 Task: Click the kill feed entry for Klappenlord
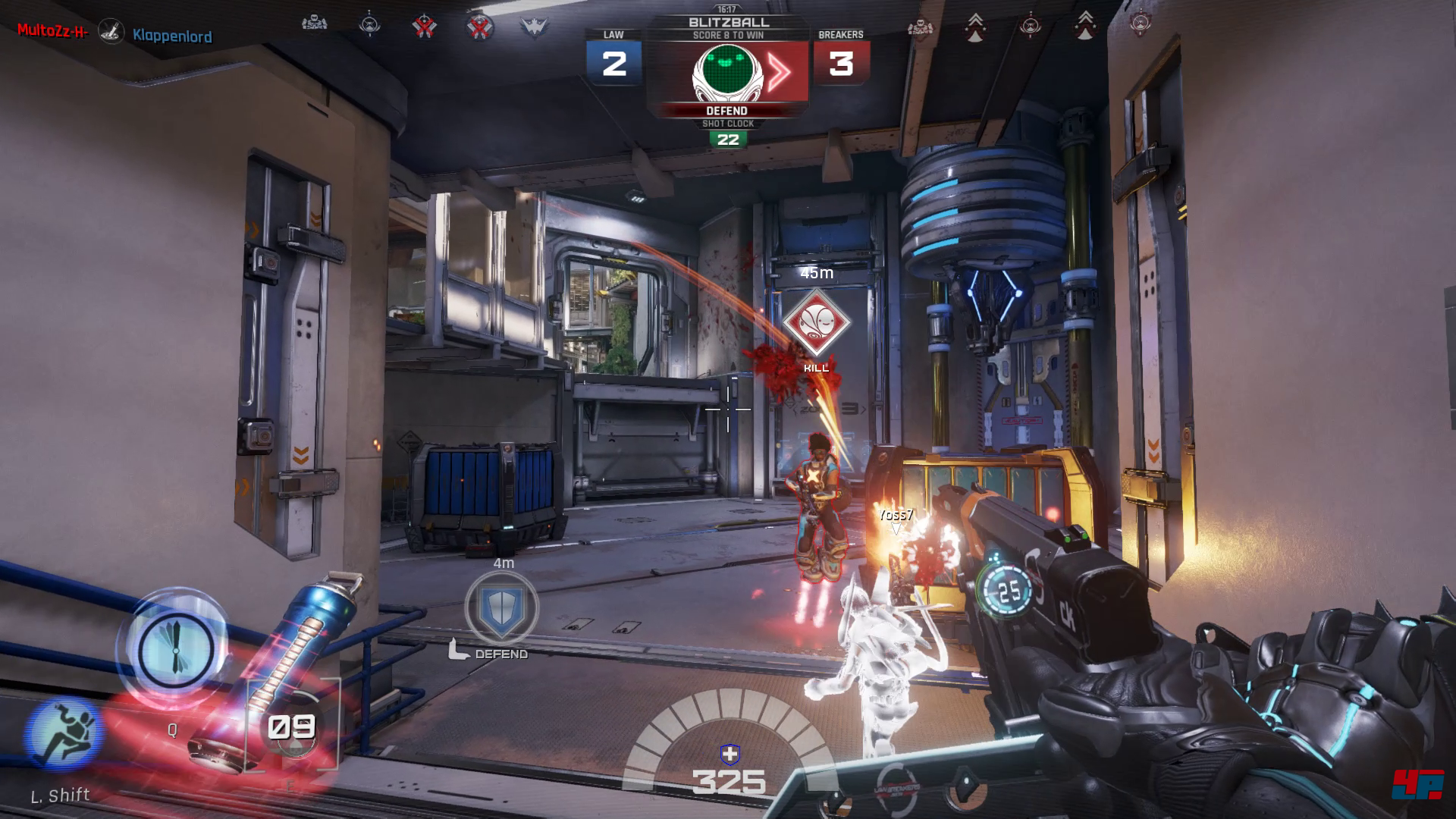(172, 36)
